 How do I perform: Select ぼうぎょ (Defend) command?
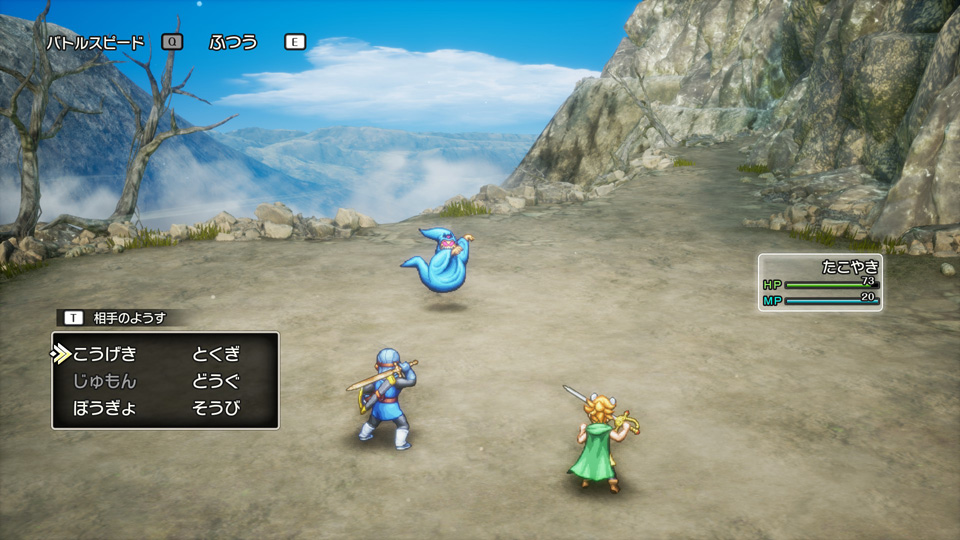click(104, 408)
